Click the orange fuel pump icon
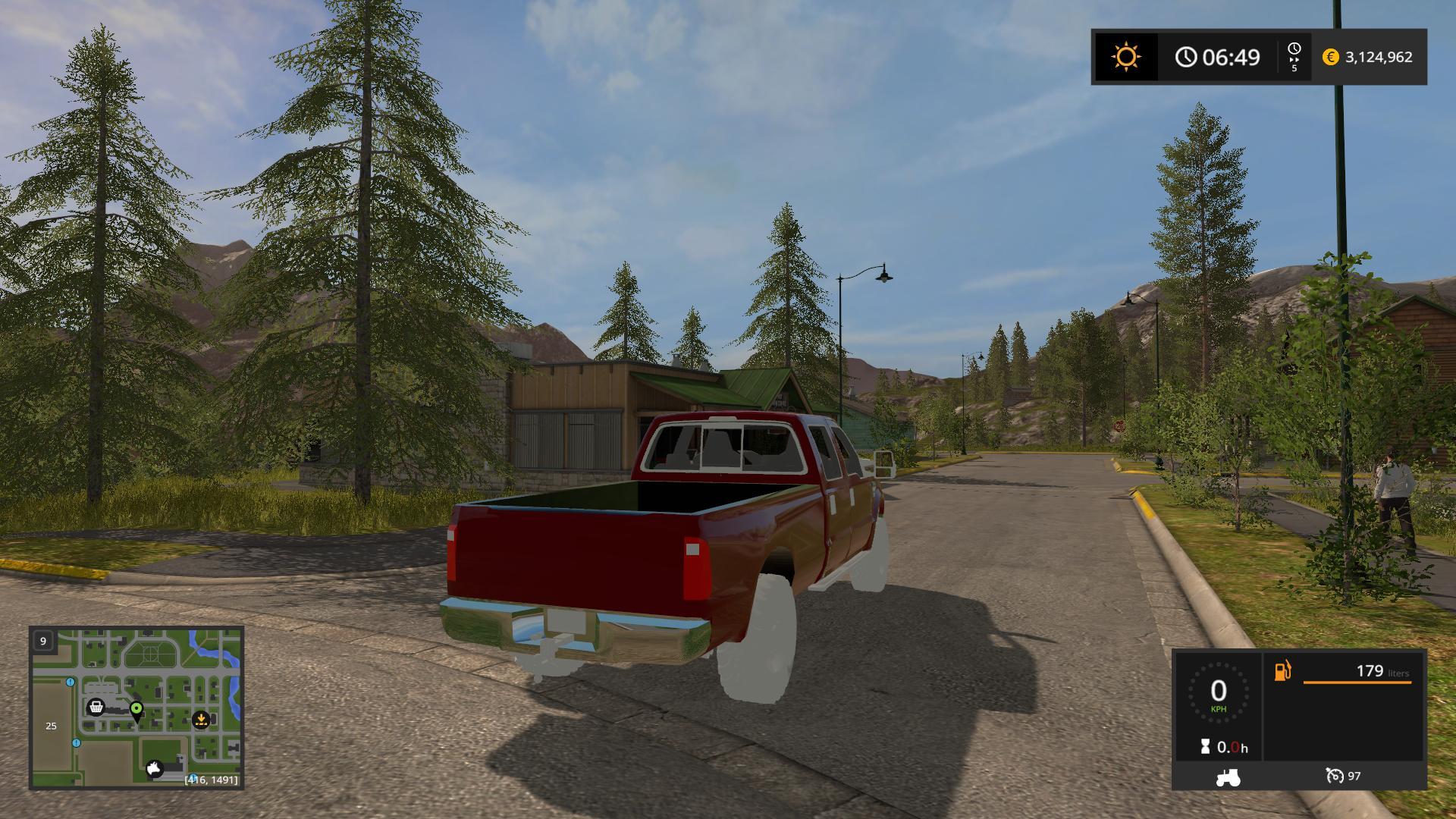The width and height of the screenshot is (1456, 819). 1282,671
